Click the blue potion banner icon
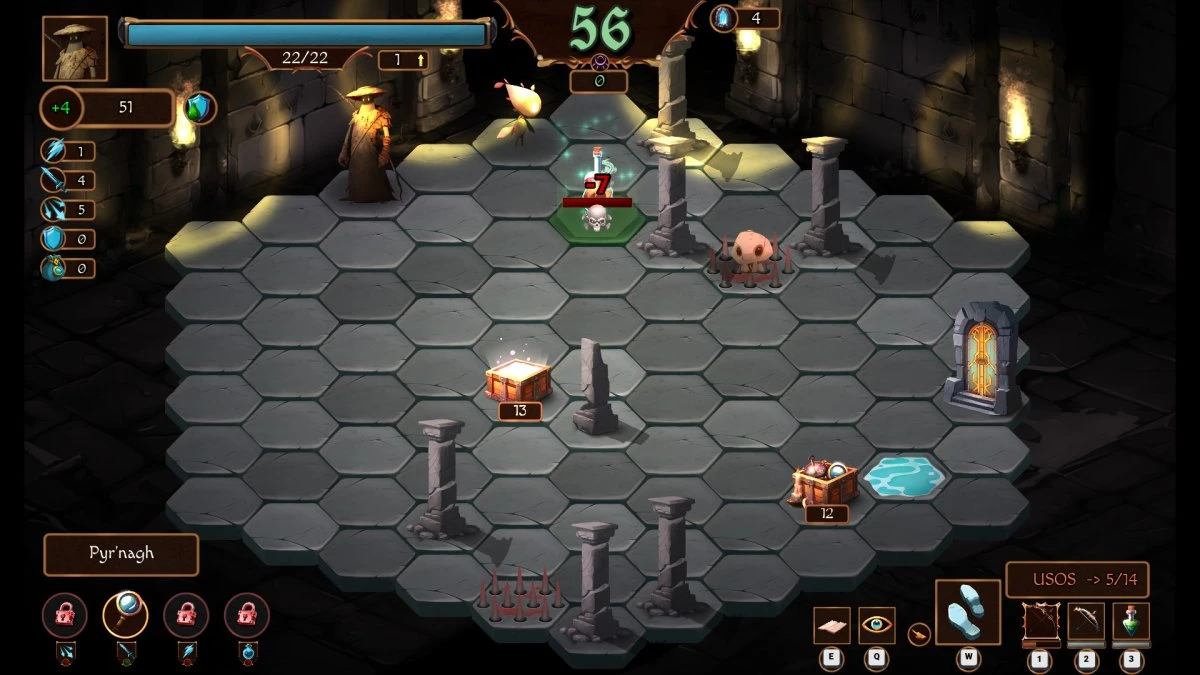 (x=247, y=654)
